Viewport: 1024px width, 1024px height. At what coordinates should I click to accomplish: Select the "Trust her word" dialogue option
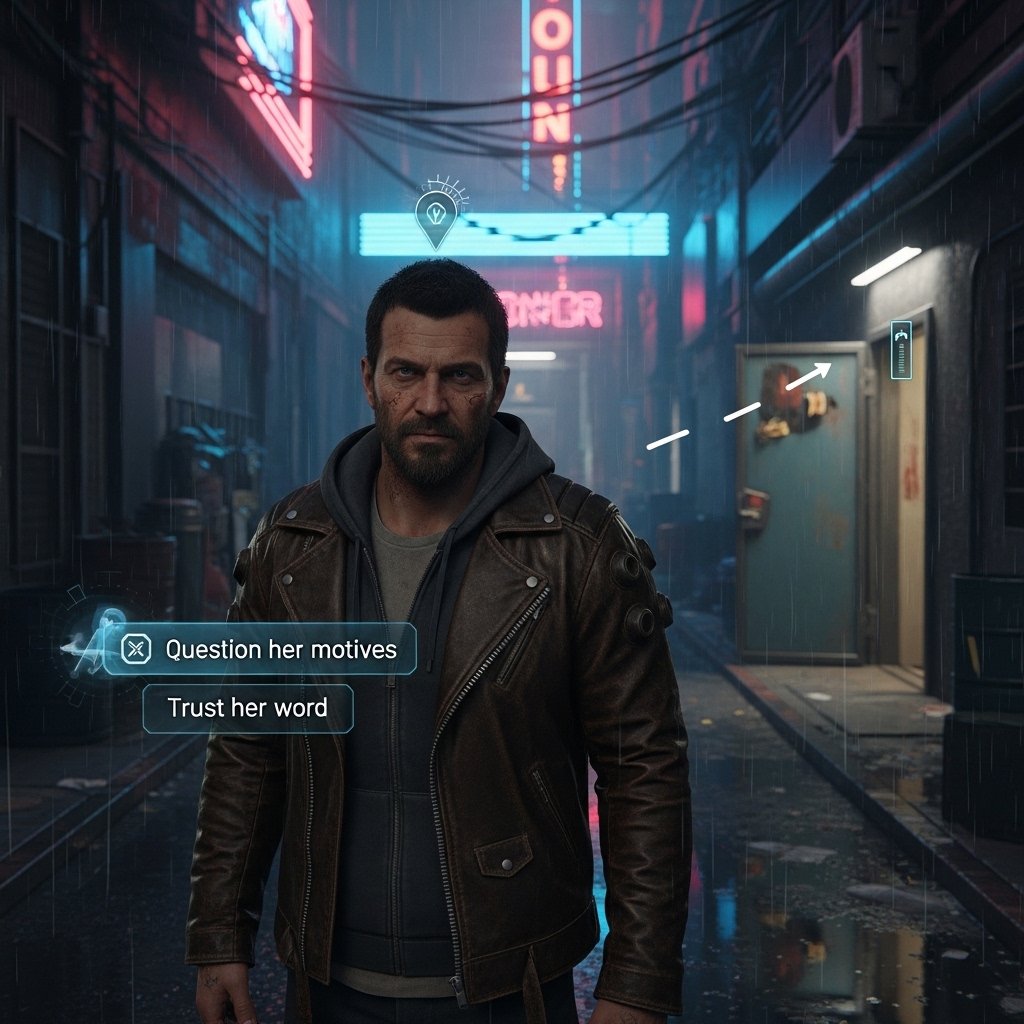pos(247,708)
